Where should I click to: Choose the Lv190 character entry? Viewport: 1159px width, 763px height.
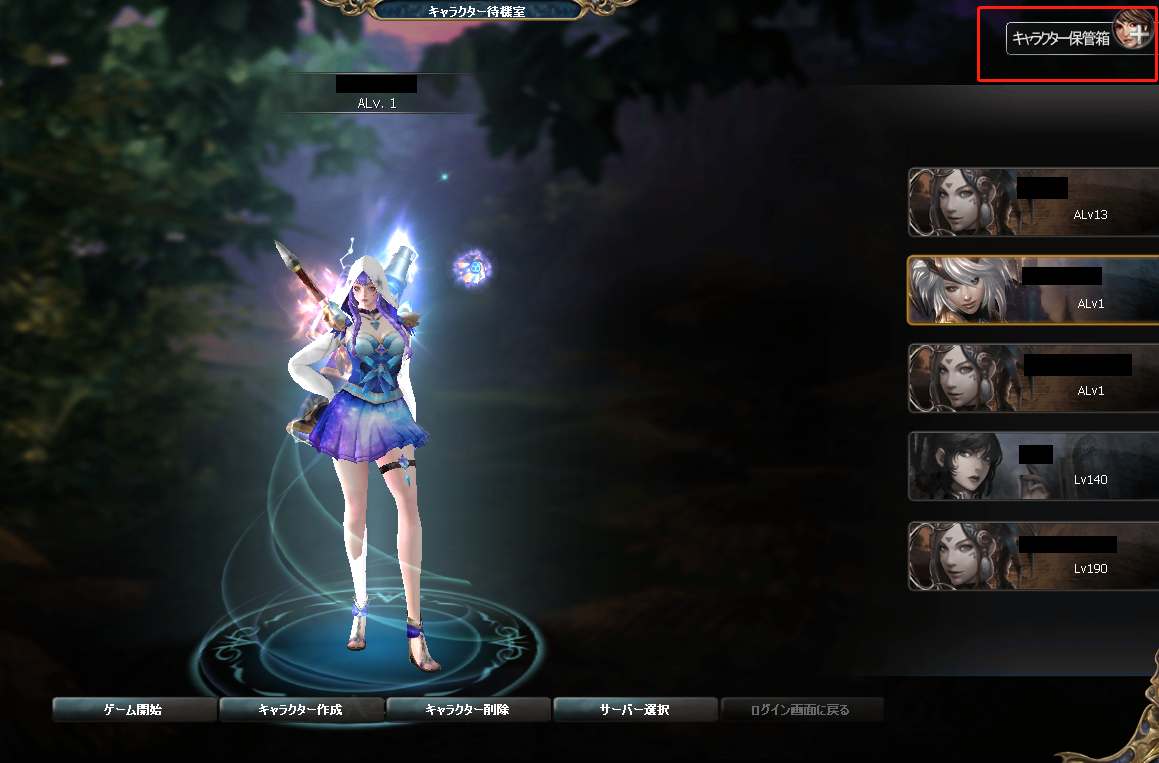pyautogui.click(x=1034, y=555)
